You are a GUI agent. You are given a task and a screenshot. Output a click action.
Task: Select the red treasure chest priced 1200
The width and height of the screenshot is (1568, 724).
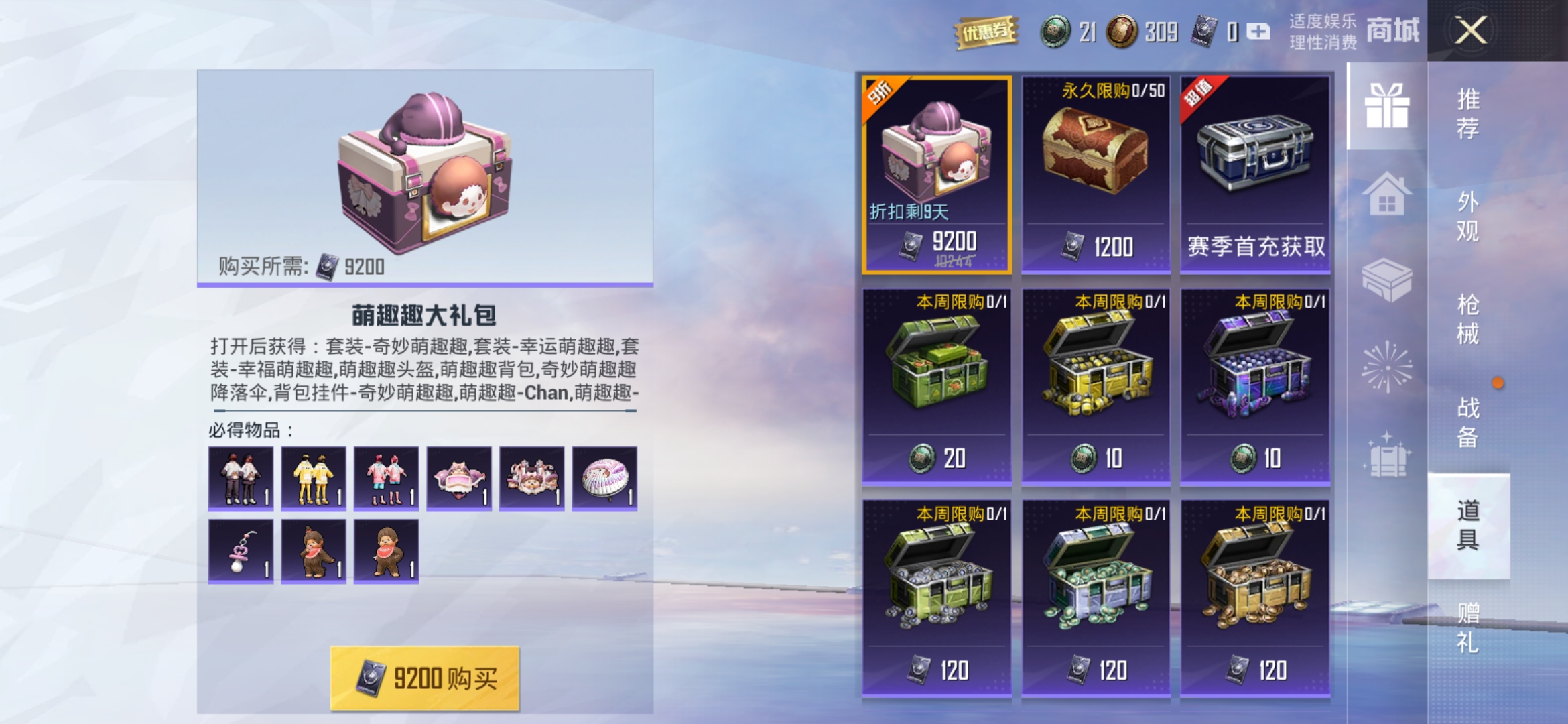[1096, 174]
